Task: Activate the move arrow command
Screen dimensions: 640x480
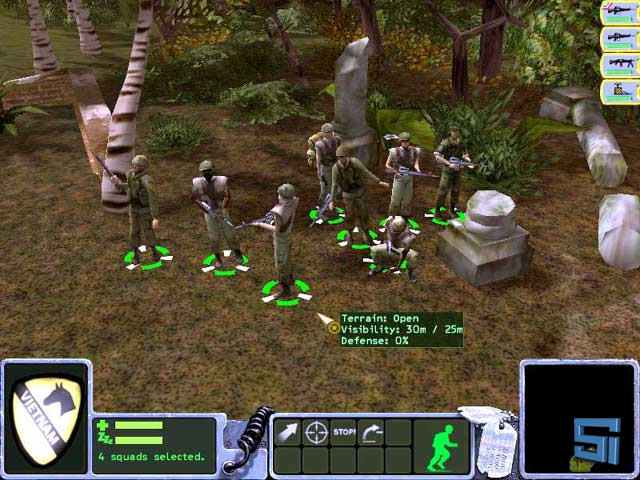Action: tap(288, 433)
